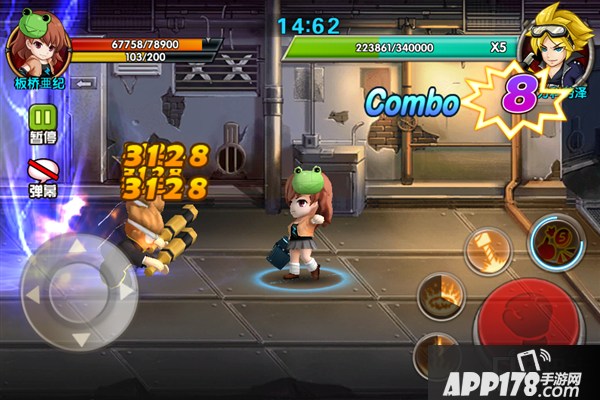Trigger the fiery ring explosion skill
The image size is (600, 400).
tap(442, 296)
